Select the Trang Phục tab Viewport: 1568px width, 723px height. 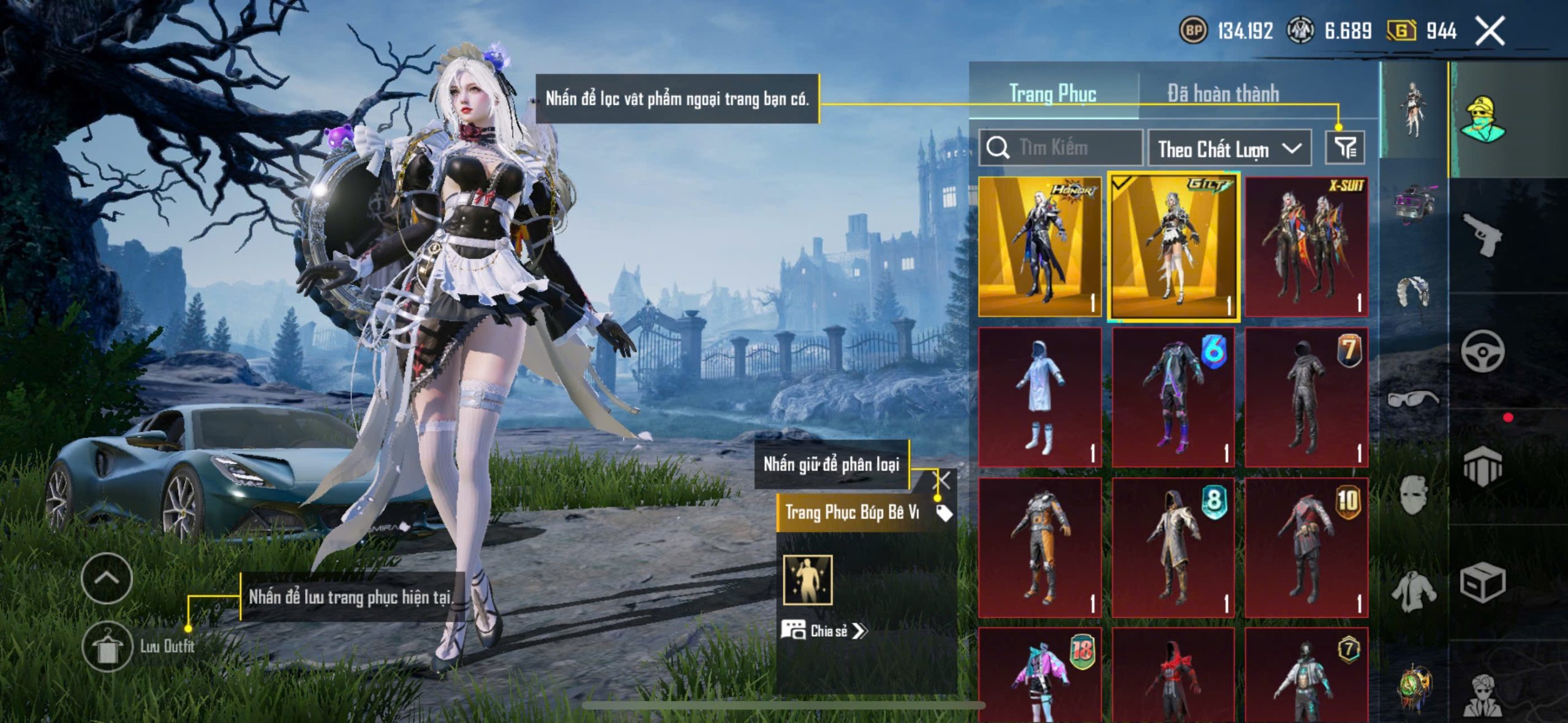click(x=1052, y=94)
